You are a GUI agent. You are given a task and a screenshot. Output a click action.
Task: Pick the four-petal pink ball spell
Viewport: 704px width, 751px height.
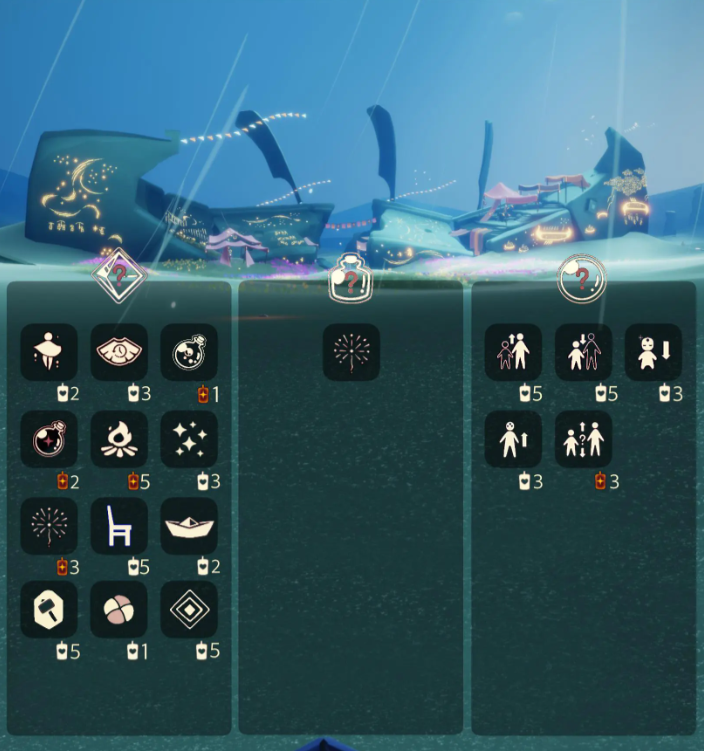tap(119, 610)
